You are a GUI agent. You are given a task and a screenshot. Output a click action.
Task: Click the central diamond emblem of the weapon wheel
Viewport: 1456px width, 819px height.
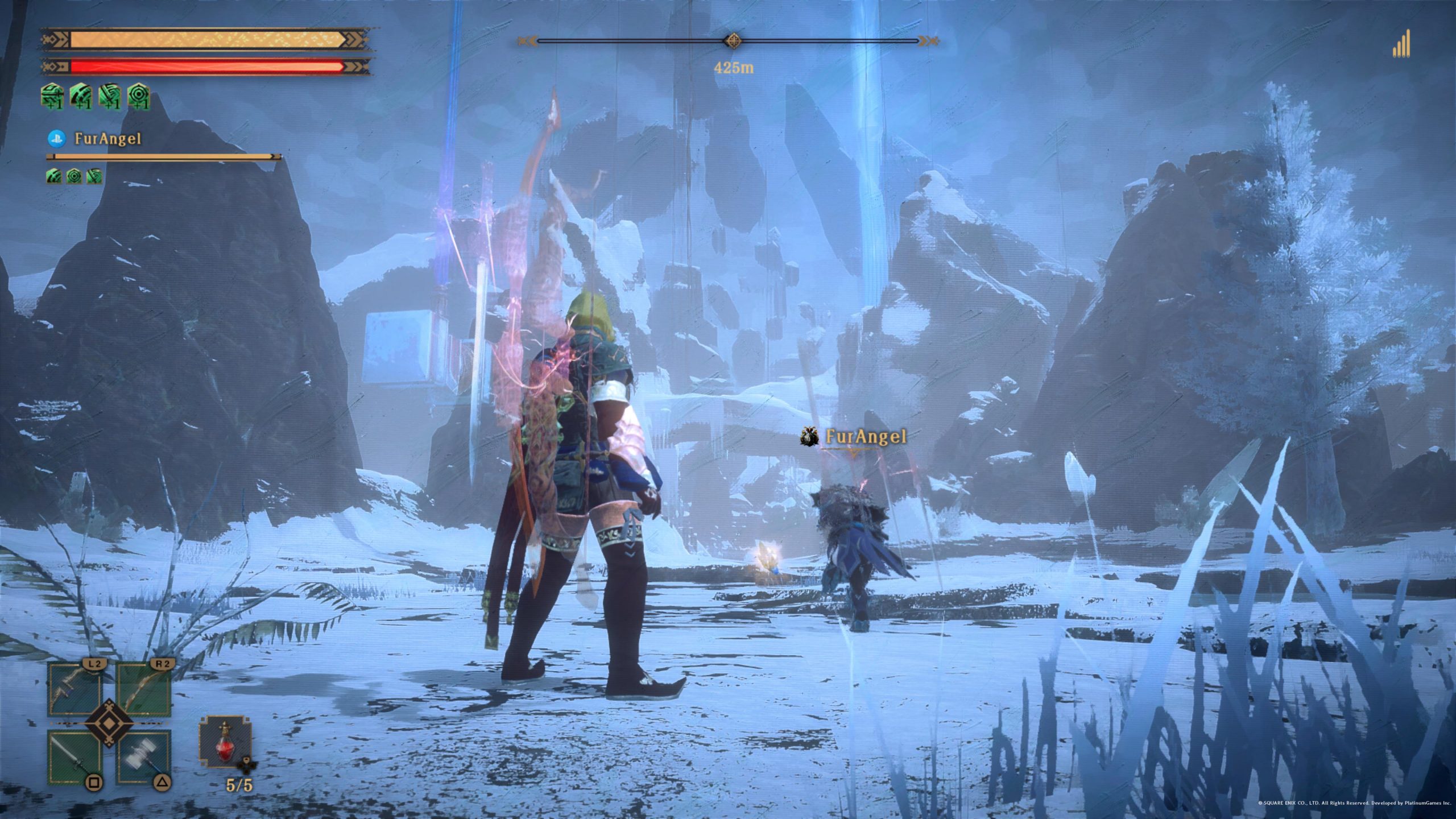coord(109,725)
